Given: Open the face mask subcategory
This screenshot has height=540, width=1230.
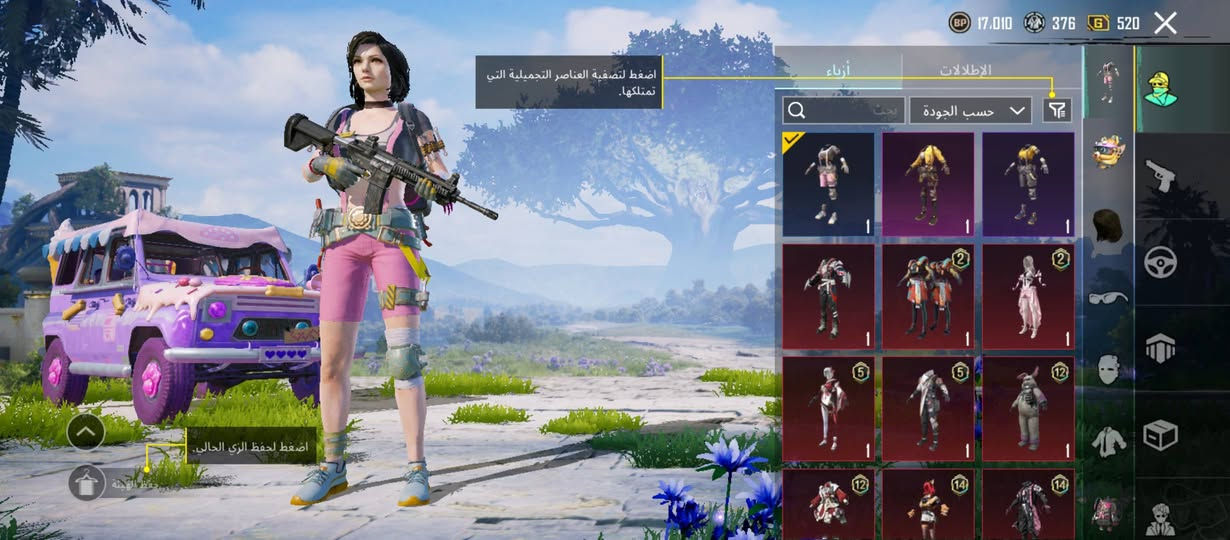Looking at the screenshot, I should tap(1108, 369).
